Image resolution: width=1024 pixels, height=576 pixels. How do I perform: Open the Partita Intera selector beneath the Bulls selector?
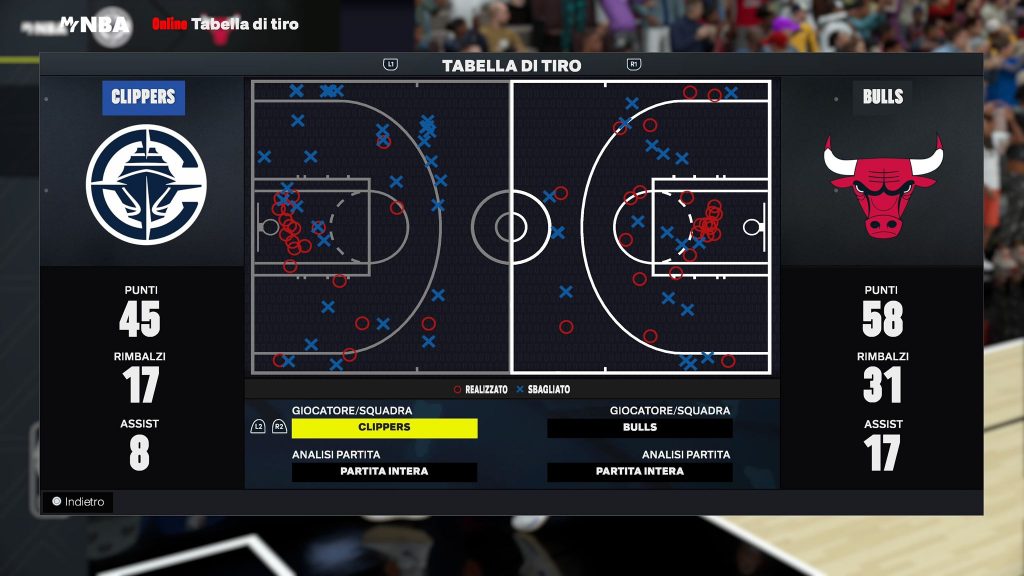pos(640,472)
